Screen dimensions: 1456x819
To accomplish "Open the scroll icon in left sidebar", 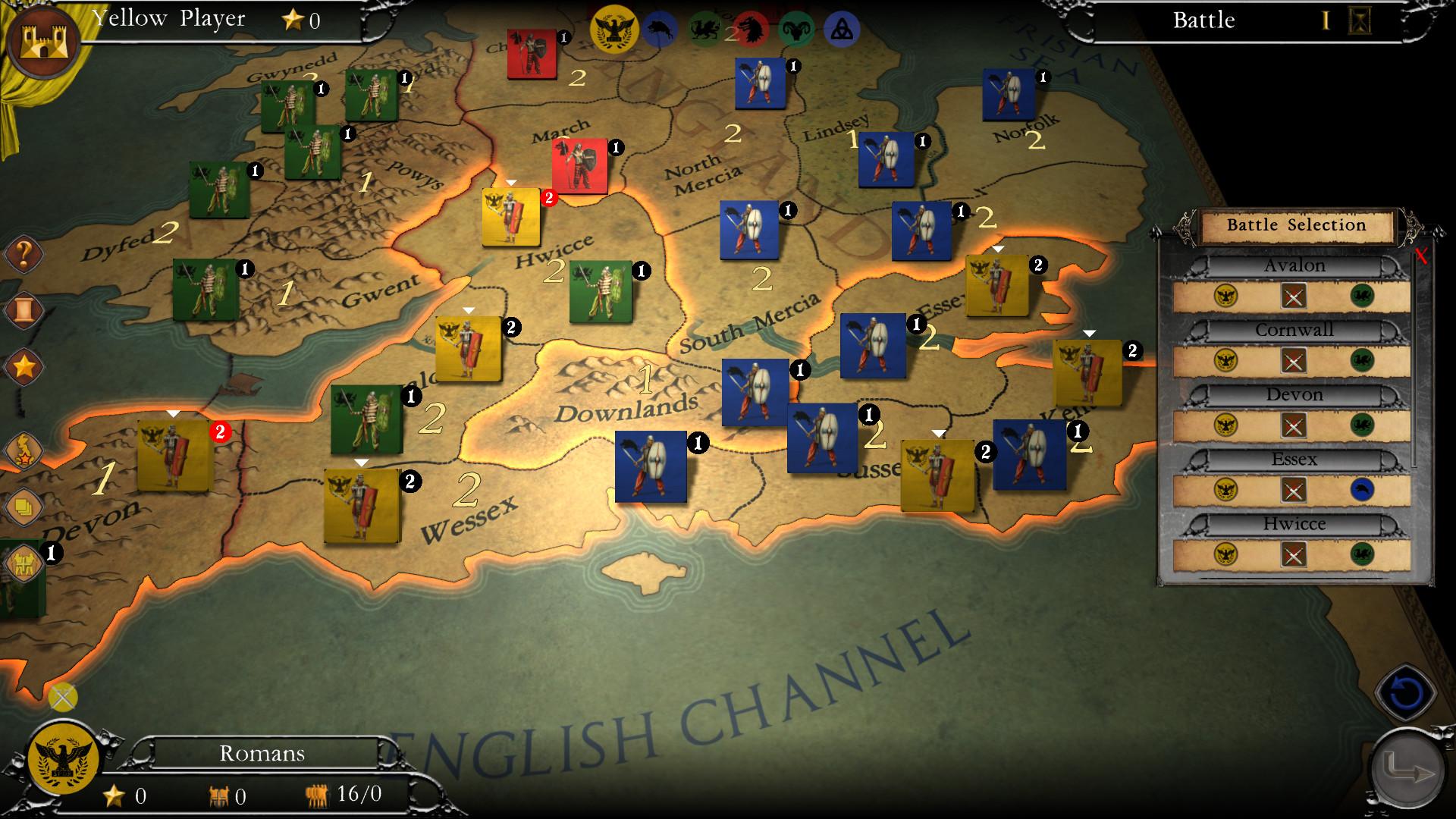I will click(23, 310).
